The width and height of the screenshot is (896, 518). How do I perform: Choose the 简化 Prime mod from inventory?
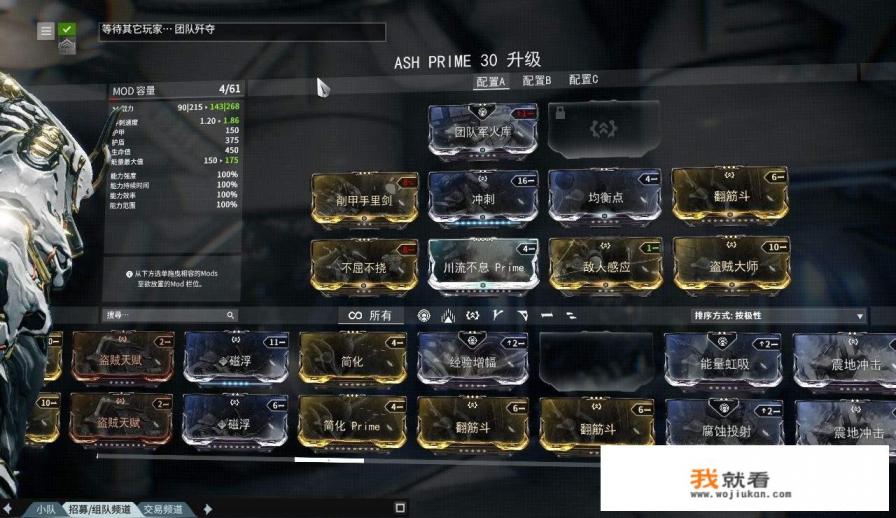(352, 423)
